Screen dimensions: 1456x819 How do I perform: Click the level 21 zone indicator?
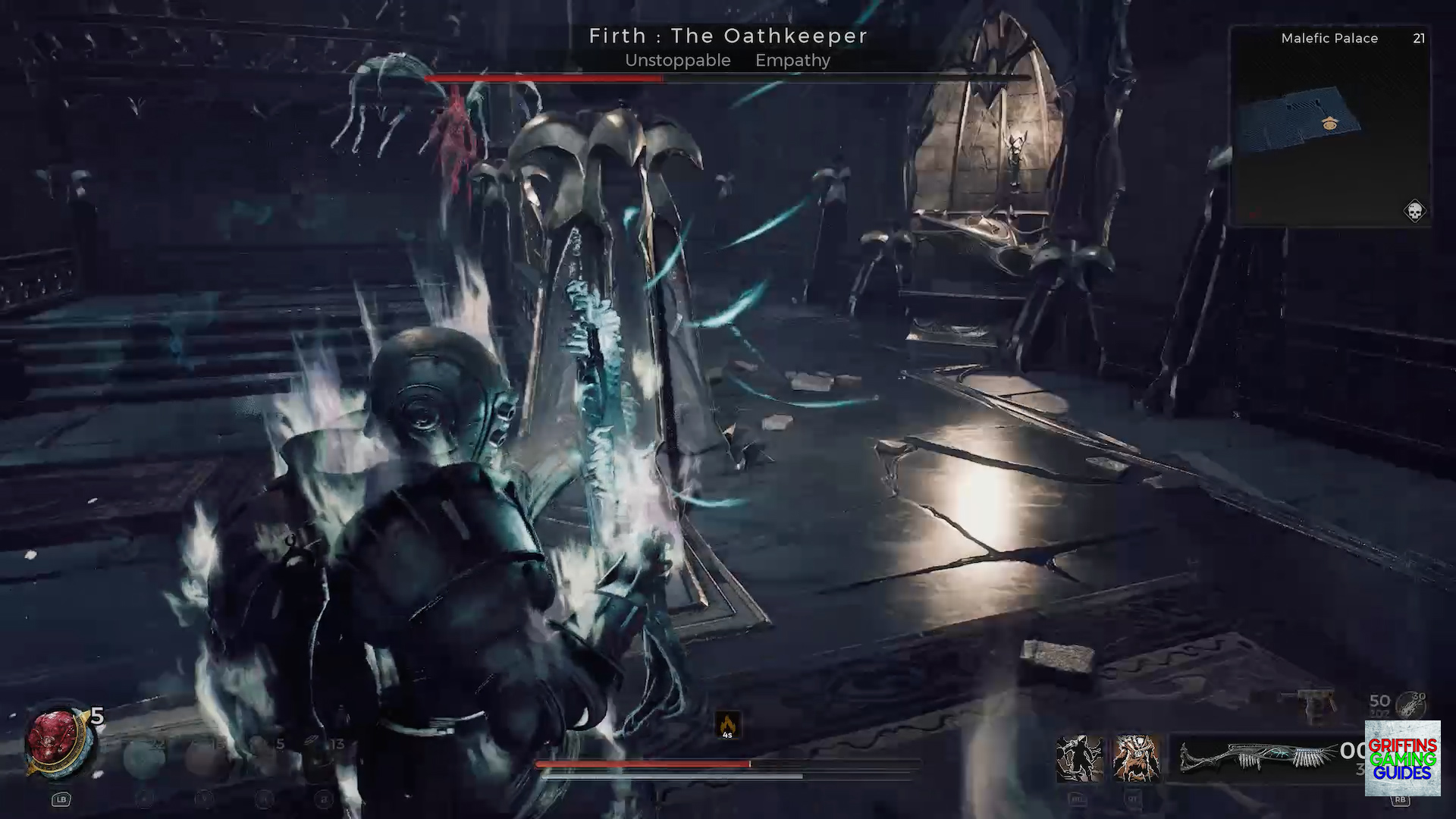(1419, 38)
